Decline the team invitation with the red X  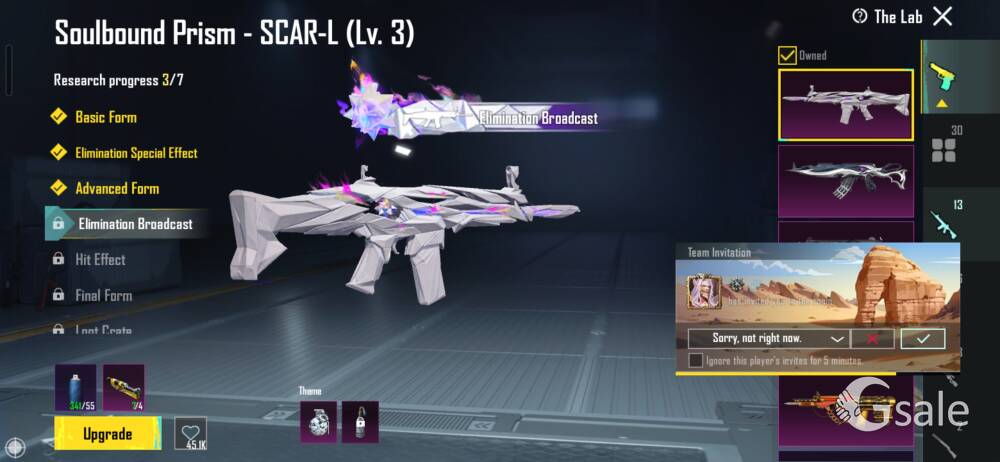coord(873,339)
